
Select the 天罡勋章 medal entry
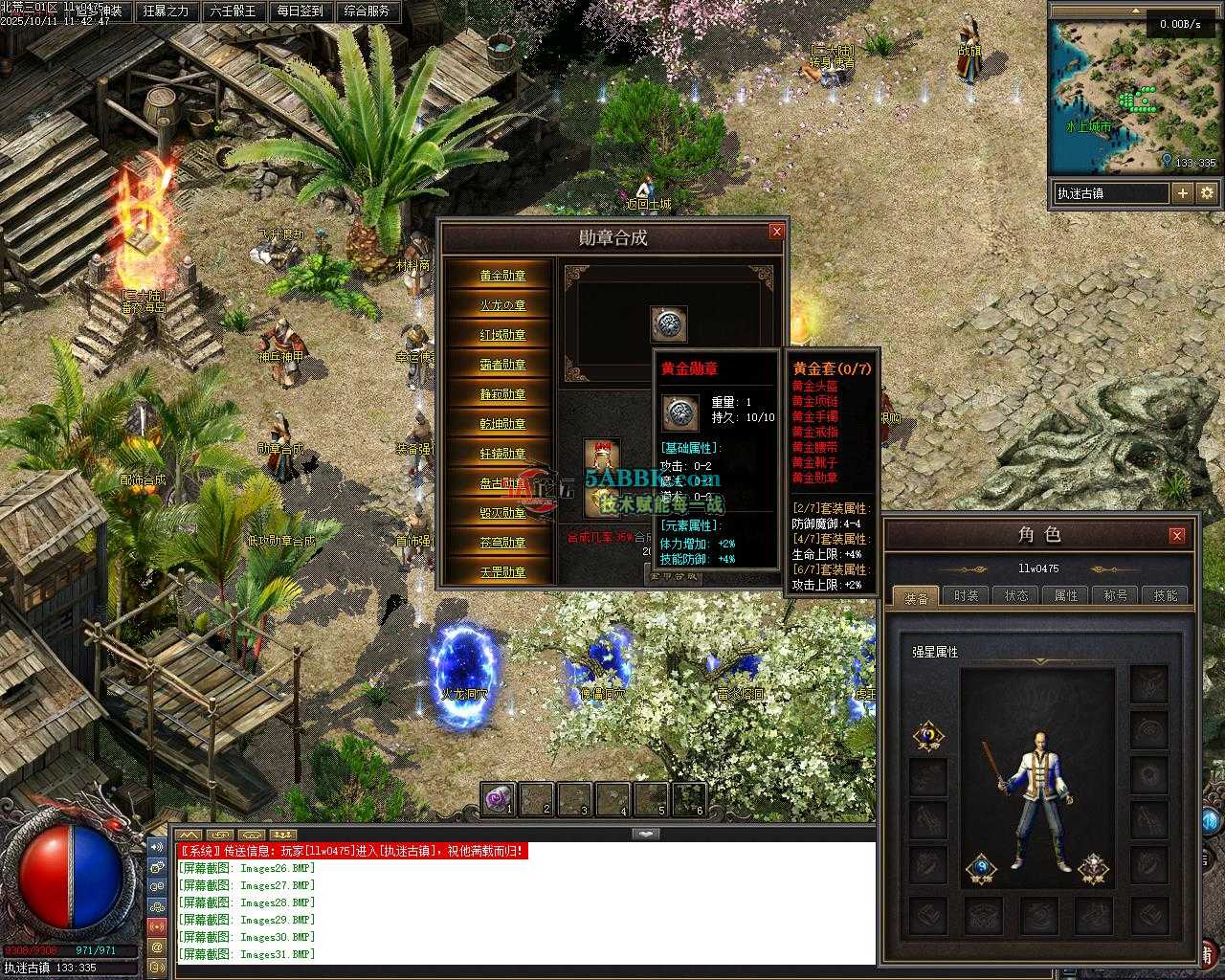pyautogui.click(x=502, y=572)
